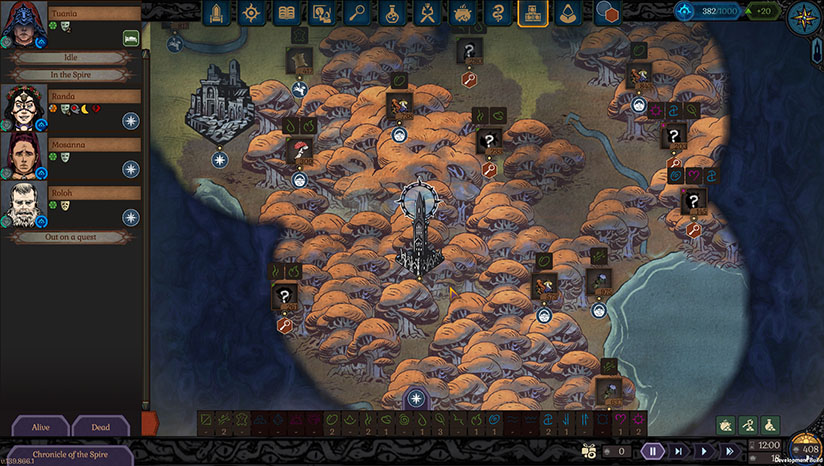Locate Randa using her compass button

pos(131,121)
